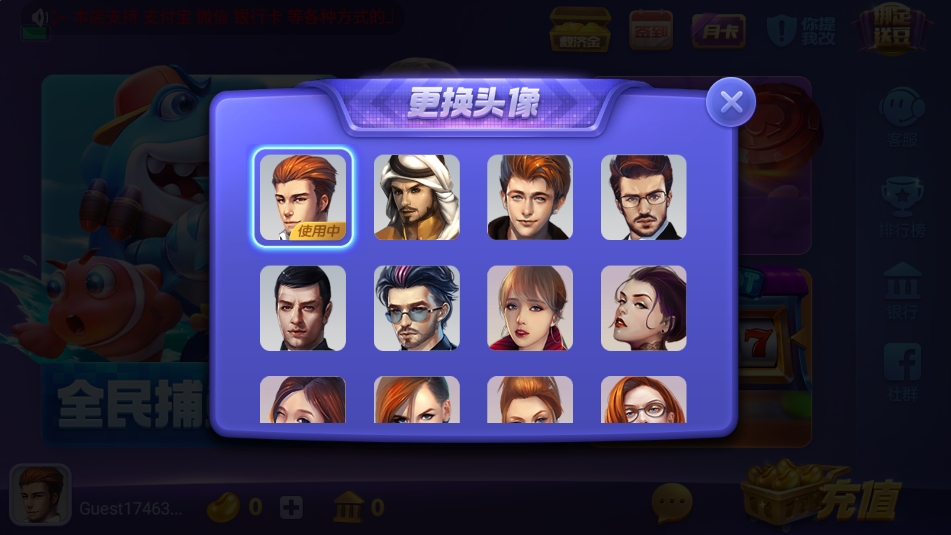
Task: Choose the Arab headscarf man avatar
Action: tap(417, 197)
